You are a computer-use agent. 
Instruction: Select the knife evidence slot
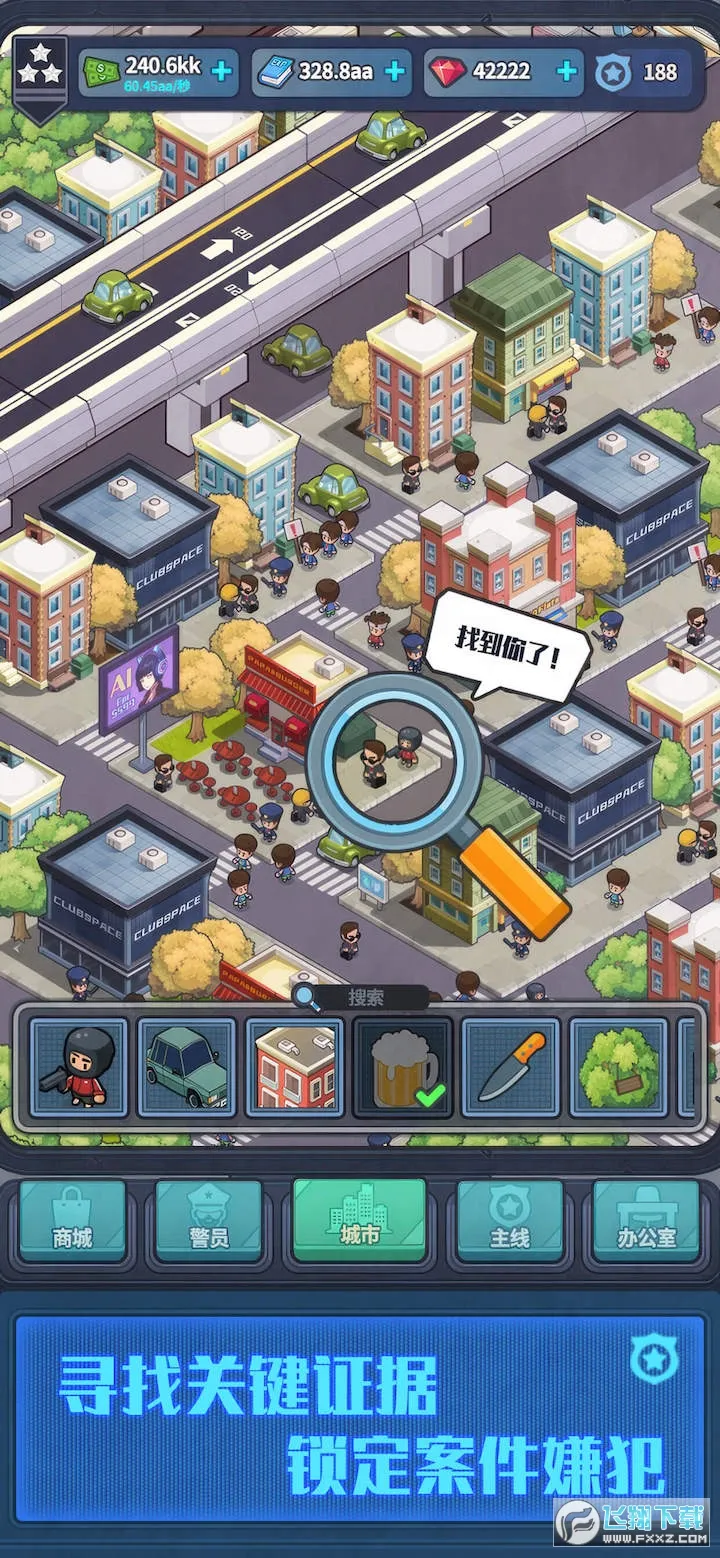pos(511,1067)
